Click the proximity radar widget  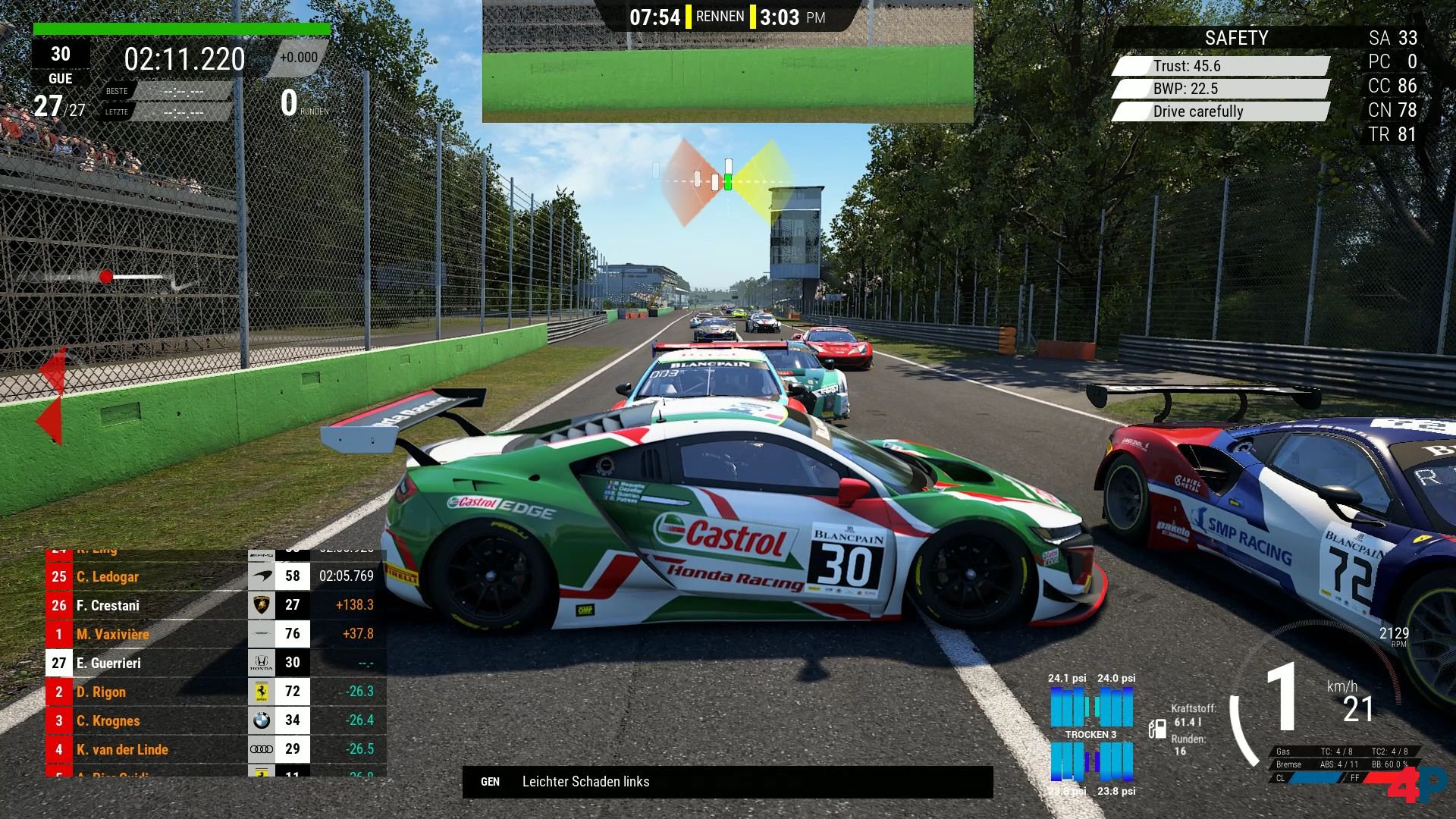pos(726,182)
